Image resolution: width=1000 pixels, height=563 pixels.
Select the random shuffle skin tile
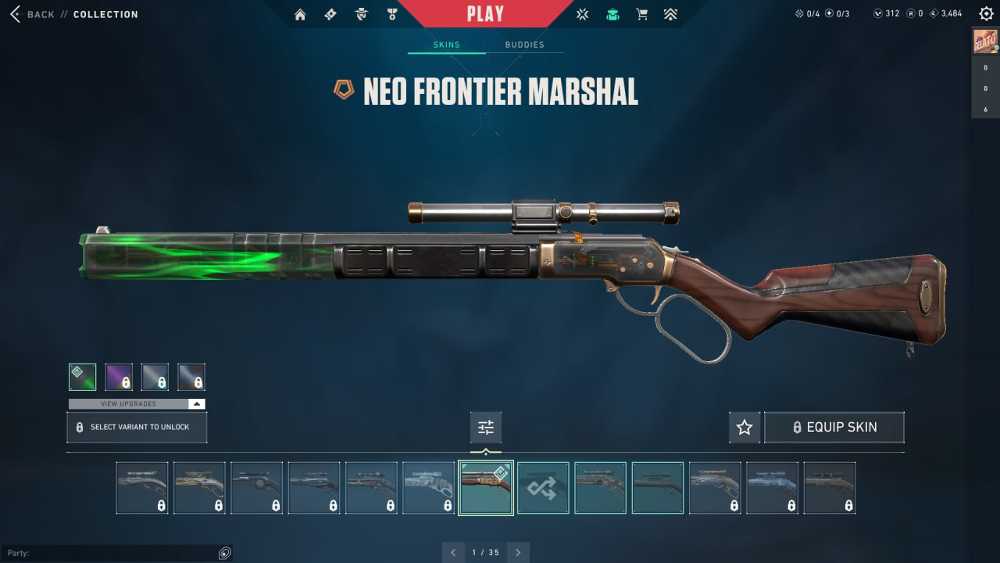click(543, 488)
